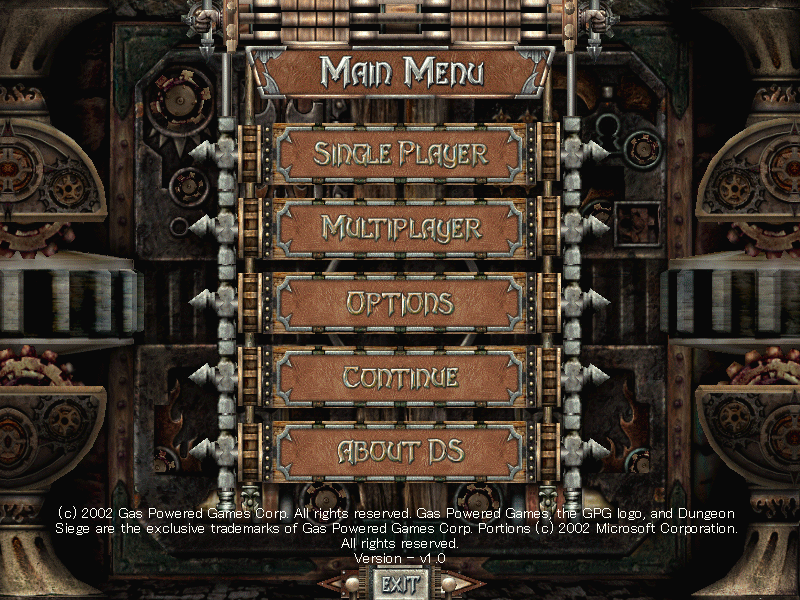
Task: Choose Continue to resume game
Action: coord(400,377)
